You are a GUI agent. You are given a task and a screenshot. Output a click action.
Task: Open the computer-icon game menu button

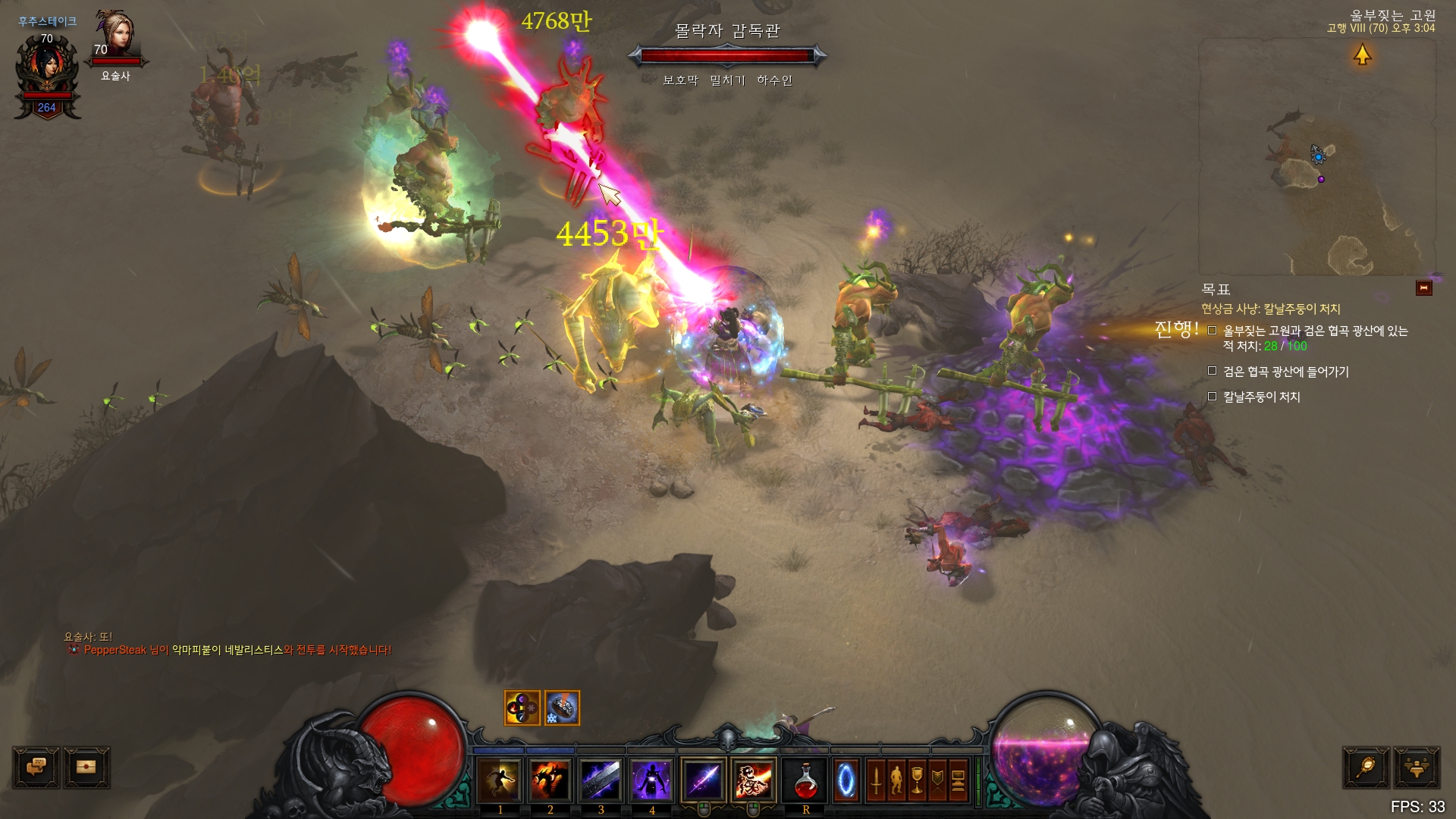[x=958, y=780]
